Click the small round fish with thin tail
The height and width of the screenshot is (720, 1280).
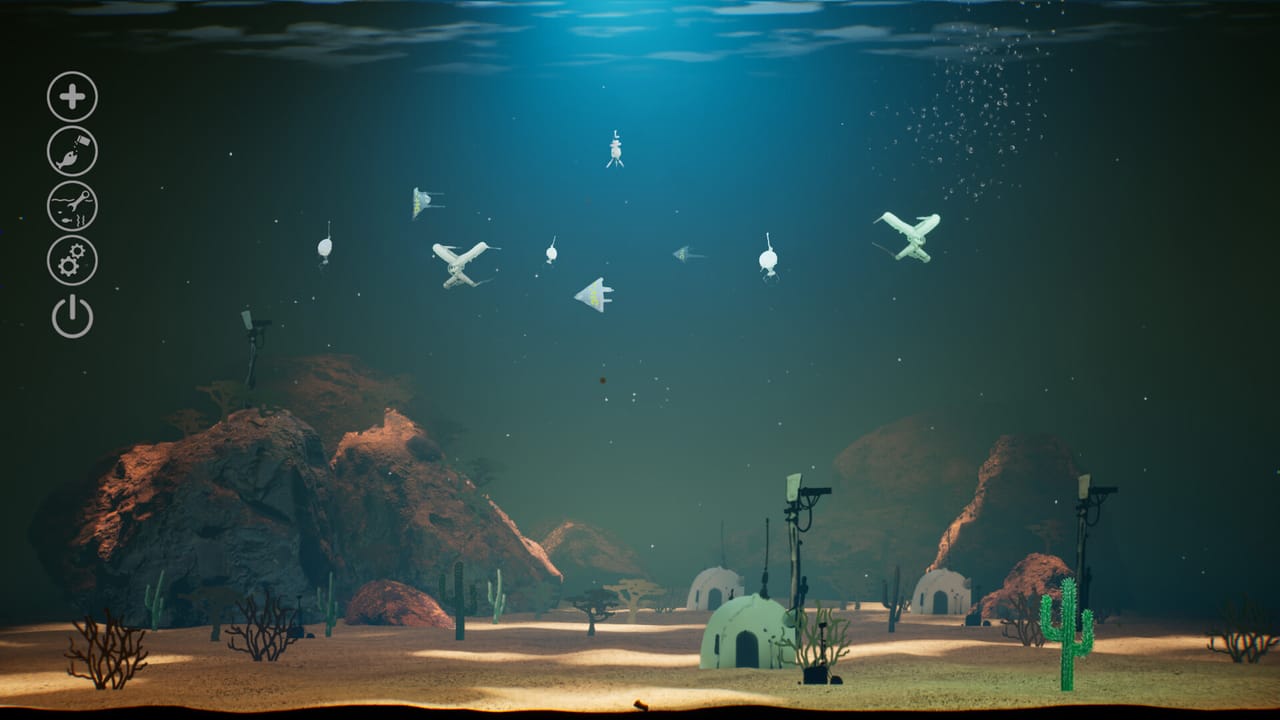click(551, 253)
